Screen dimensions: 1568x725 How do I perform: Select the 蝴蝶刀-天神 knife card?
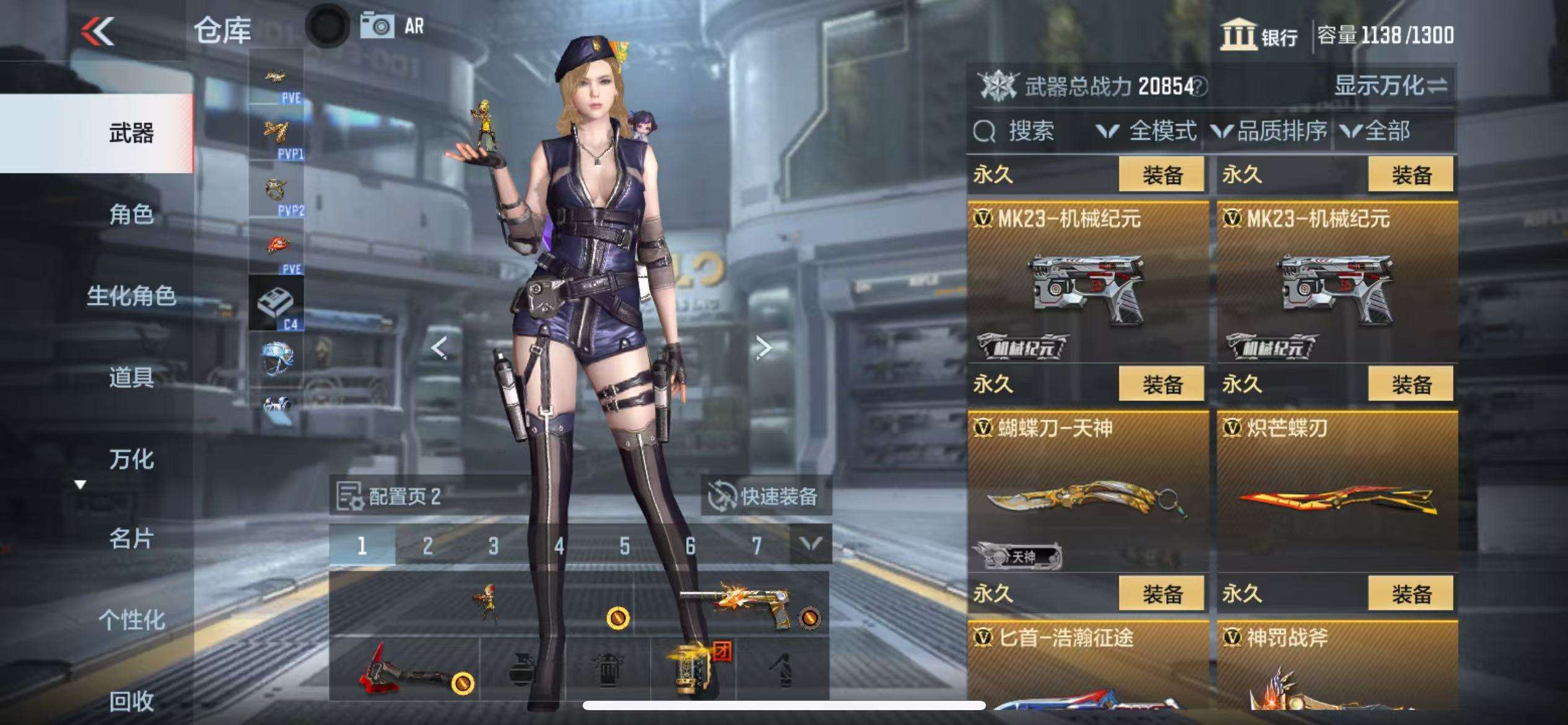click(x=1087, y=491)
